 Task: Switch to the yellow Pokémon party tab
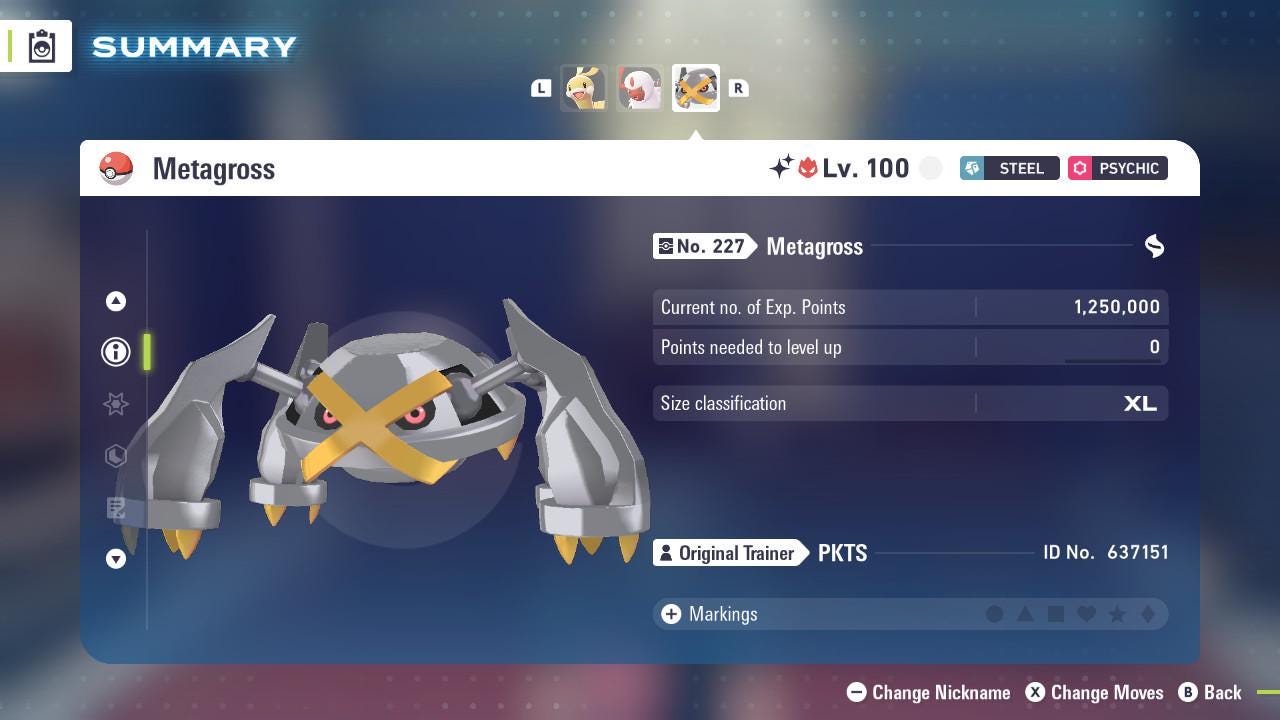pos(585,87)
